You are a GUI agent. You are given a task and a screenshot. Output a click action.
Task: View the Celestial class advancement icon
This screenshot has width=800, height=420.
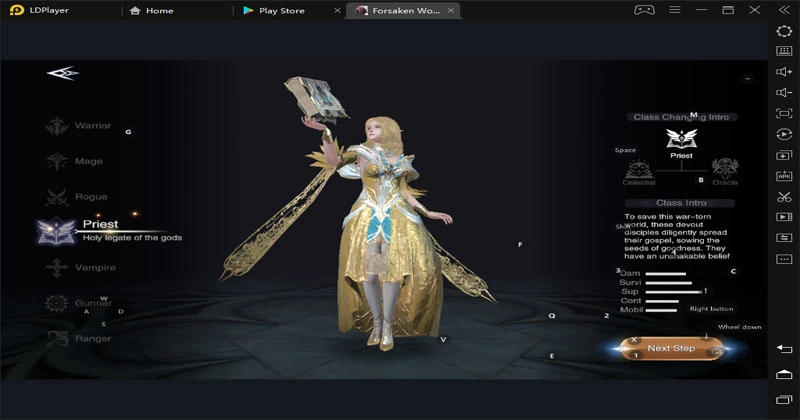639,167
